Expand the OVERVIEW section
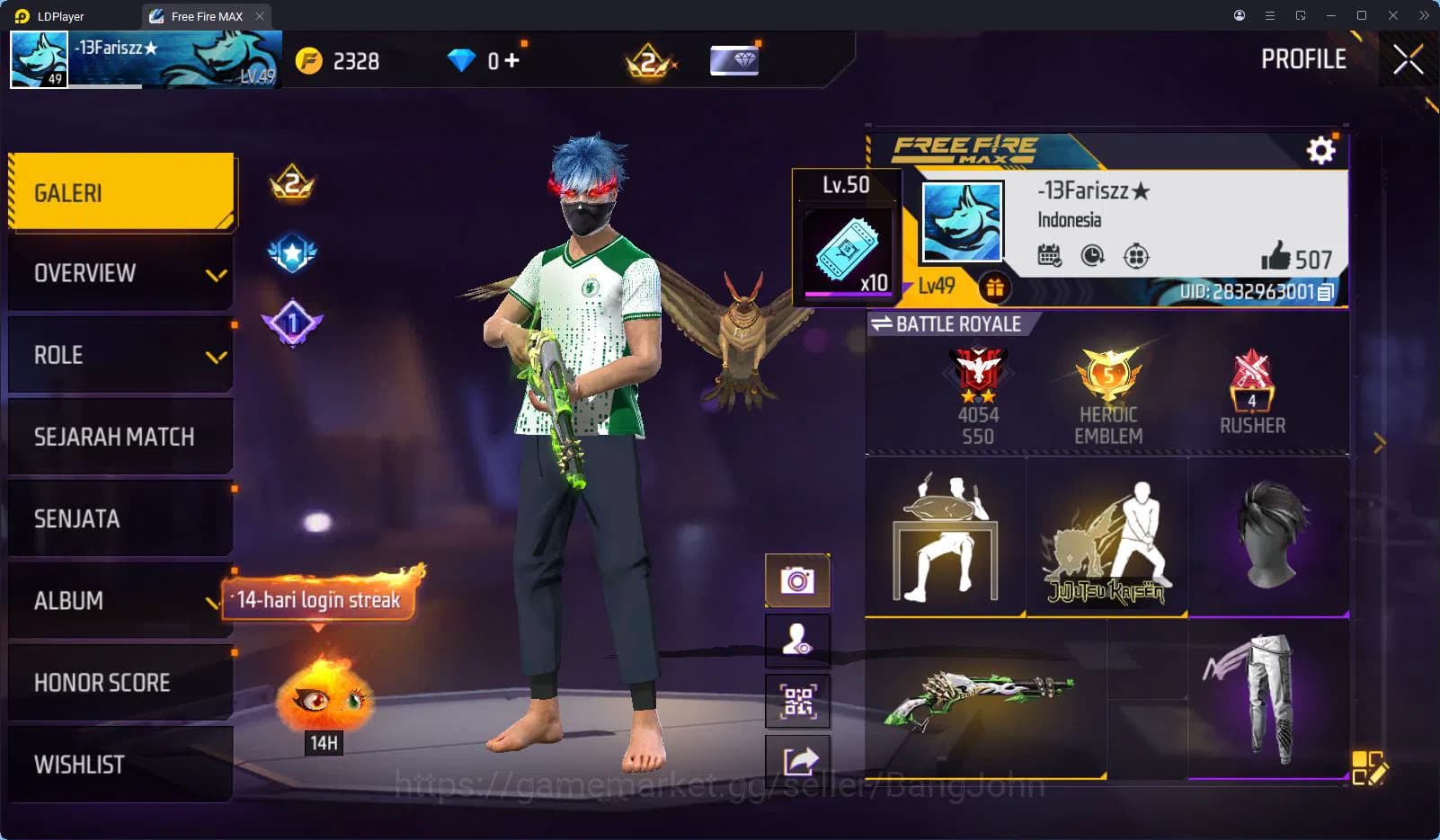This screenshot has width=1440, height=840. 121,272
